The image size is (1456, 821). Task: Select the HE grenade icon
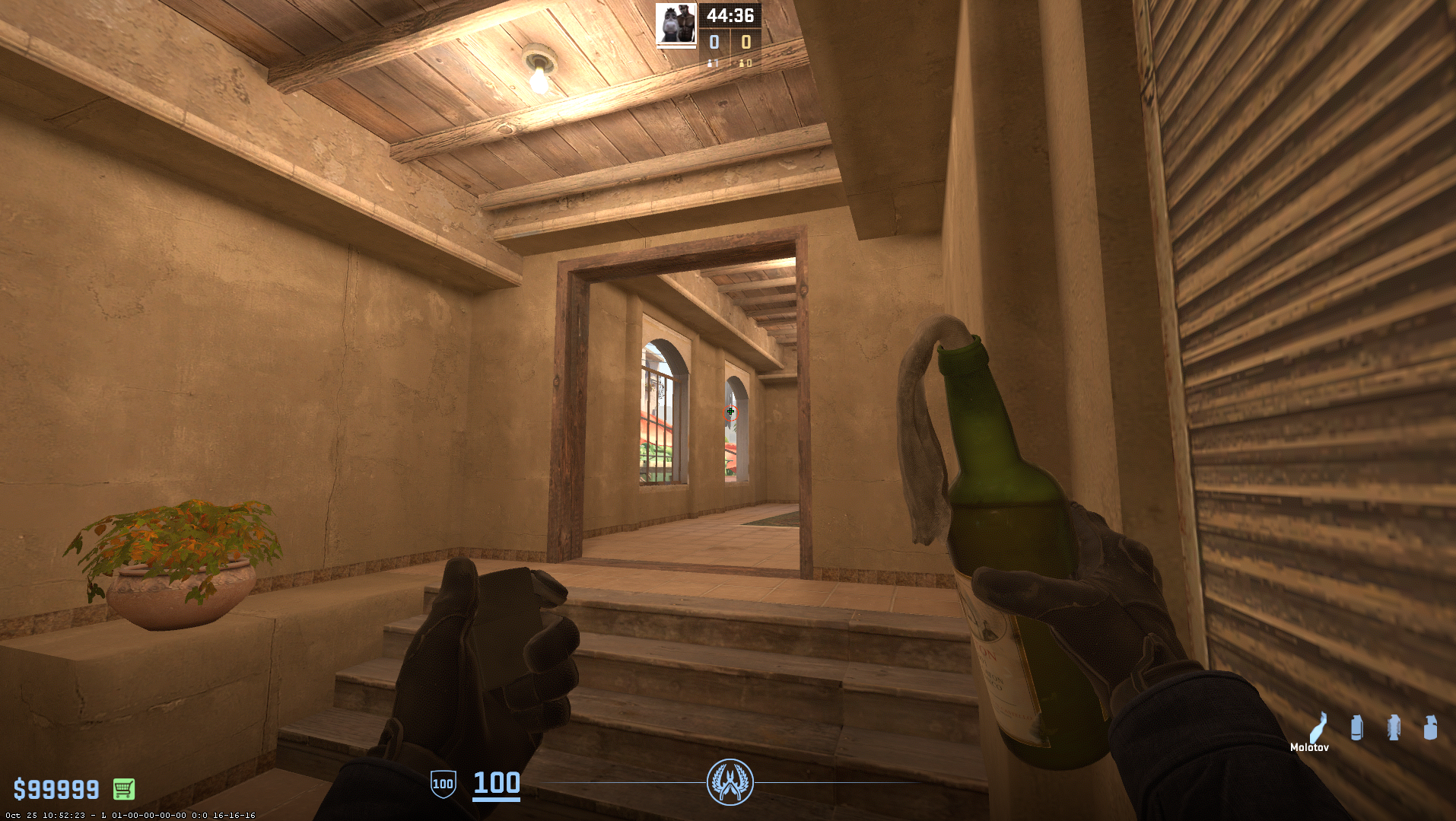1431,728
